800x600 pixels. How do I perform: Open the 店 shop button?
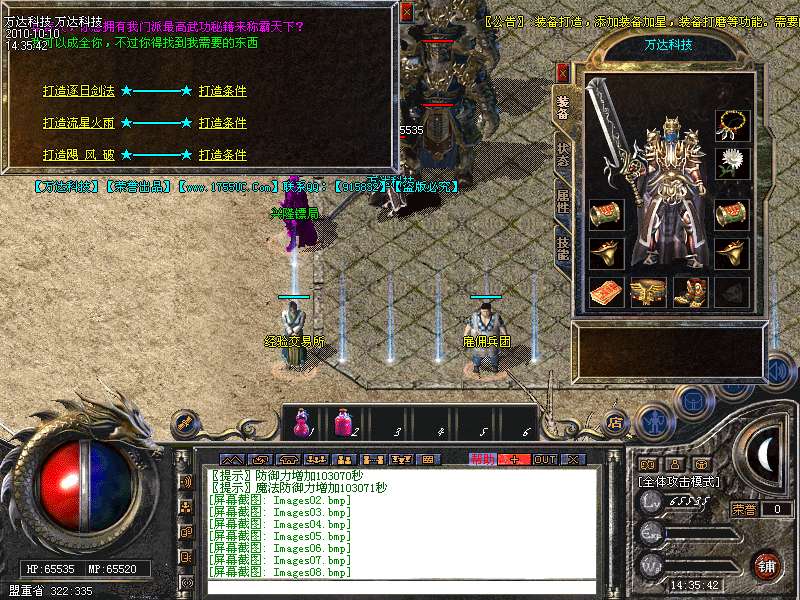pyautogui.click(x=616, y=422)
